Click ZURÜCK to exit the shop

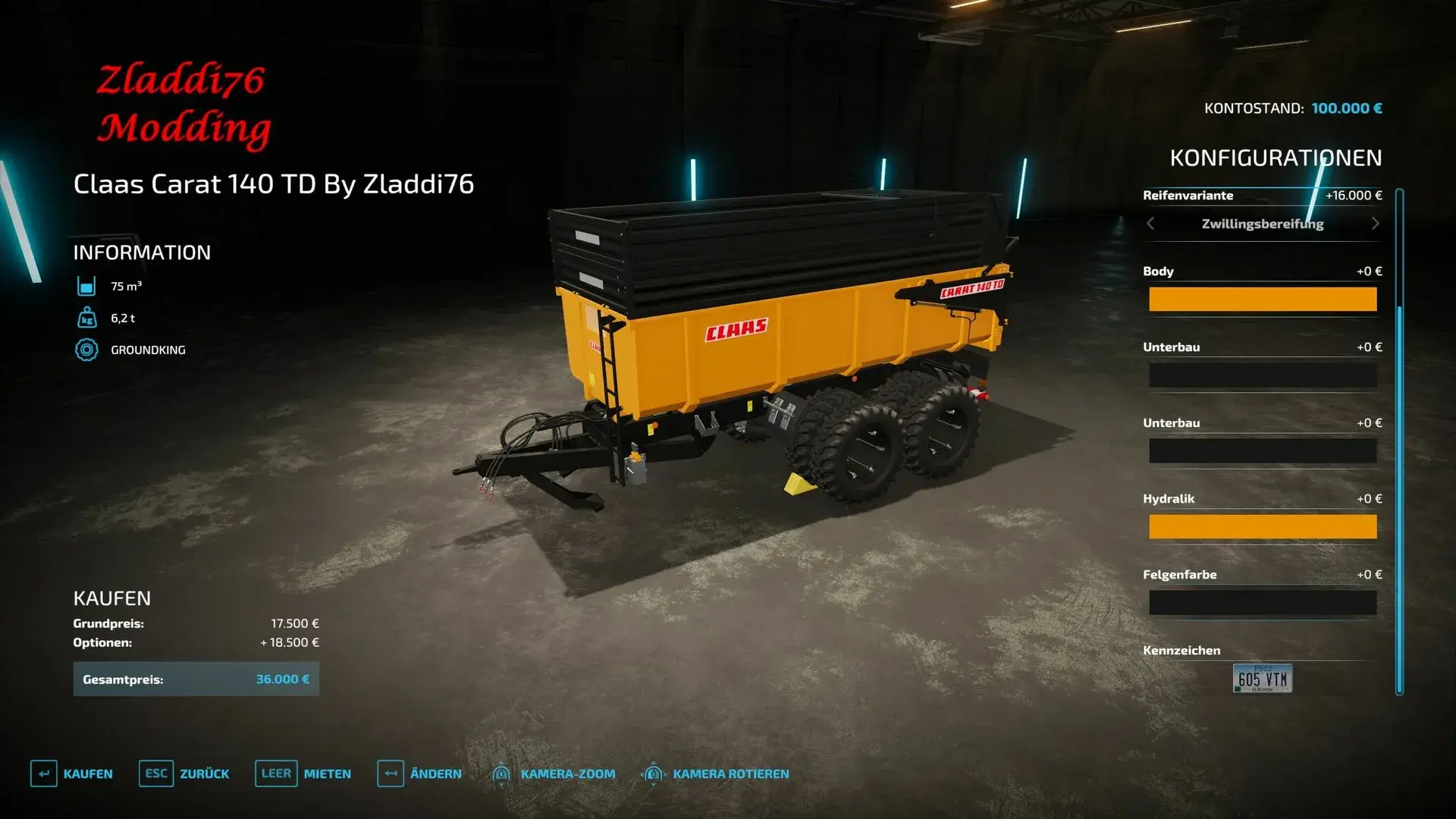(205, 773)
